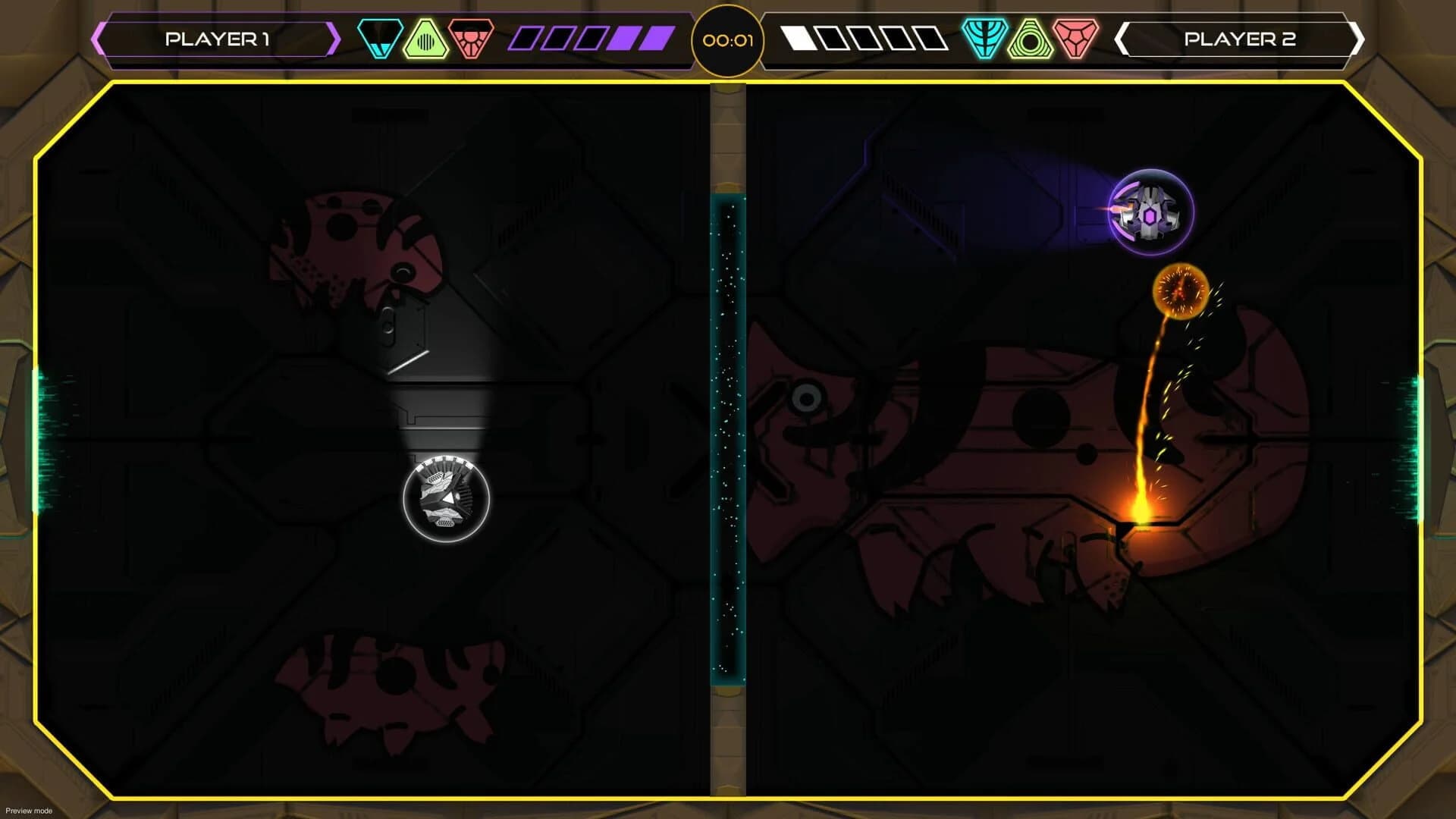Click Player 2's ship inside the purple circle
The height and width of the screenshot is (819, 1456).
pos(1153,211)
